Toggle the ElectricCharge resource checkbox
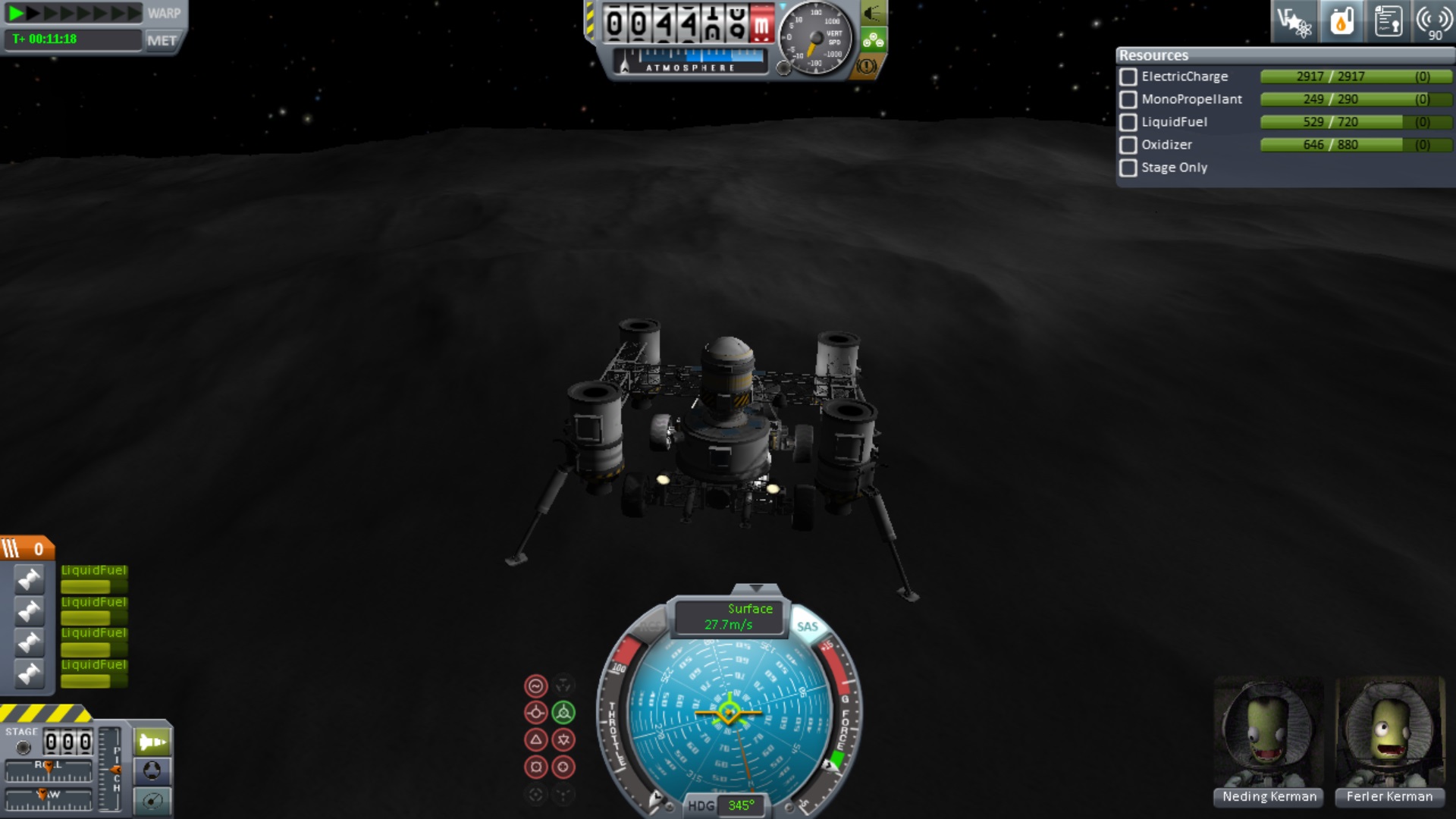 (1128, 77)
